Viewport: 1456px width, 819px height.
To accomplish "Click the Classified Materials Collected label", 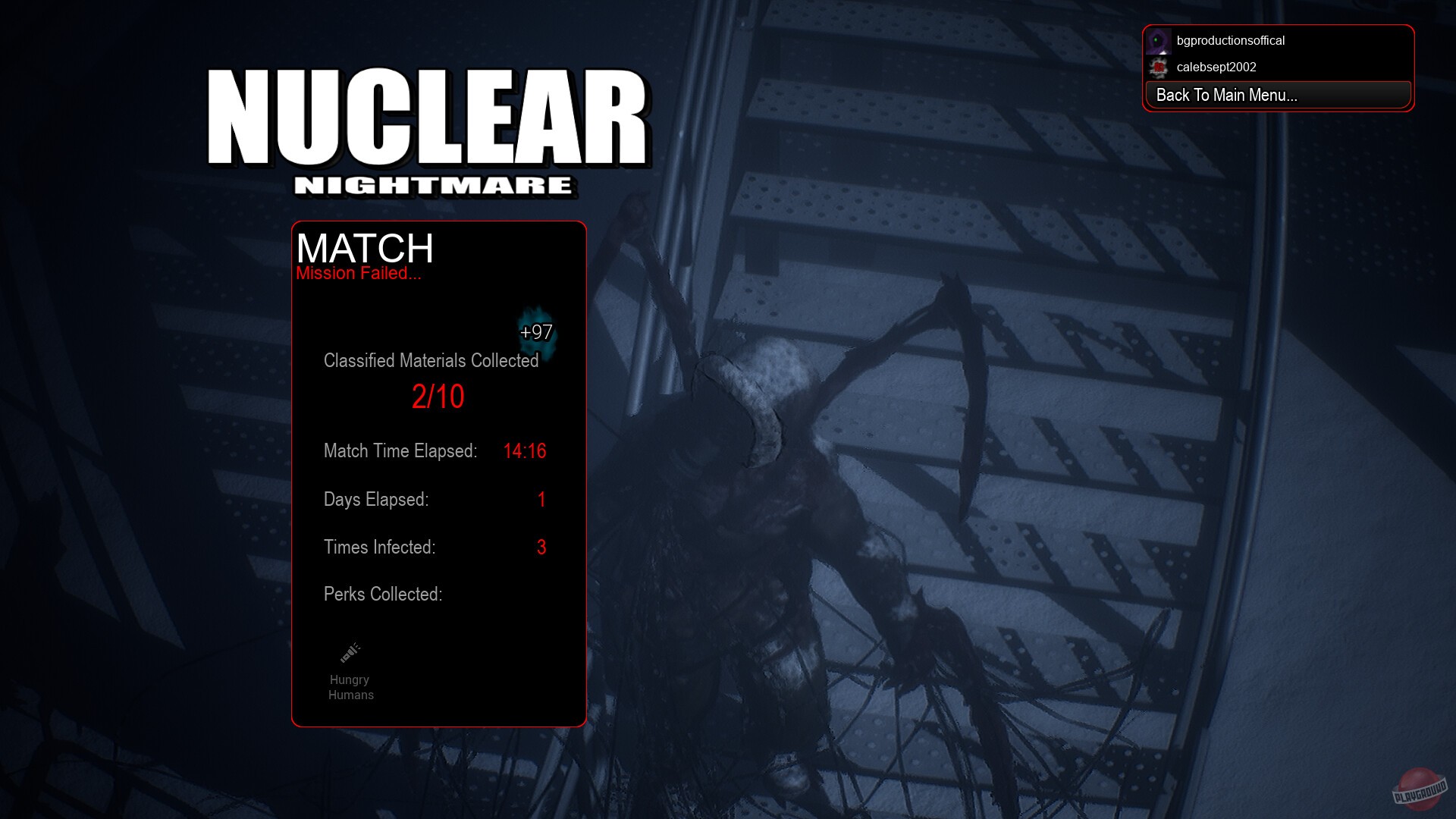I will coord(430,361).
